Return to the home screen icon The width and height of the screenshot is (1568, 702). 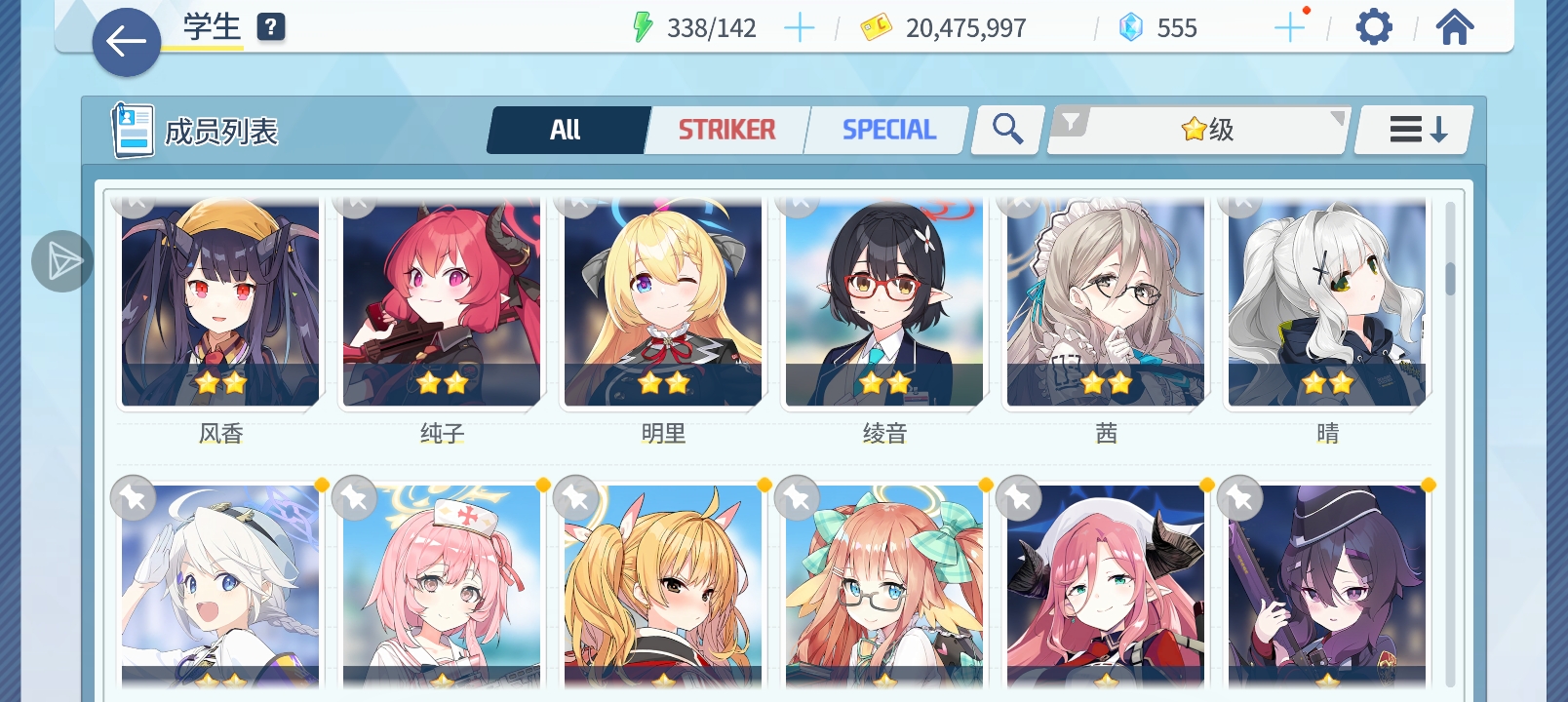[1454, 26]
